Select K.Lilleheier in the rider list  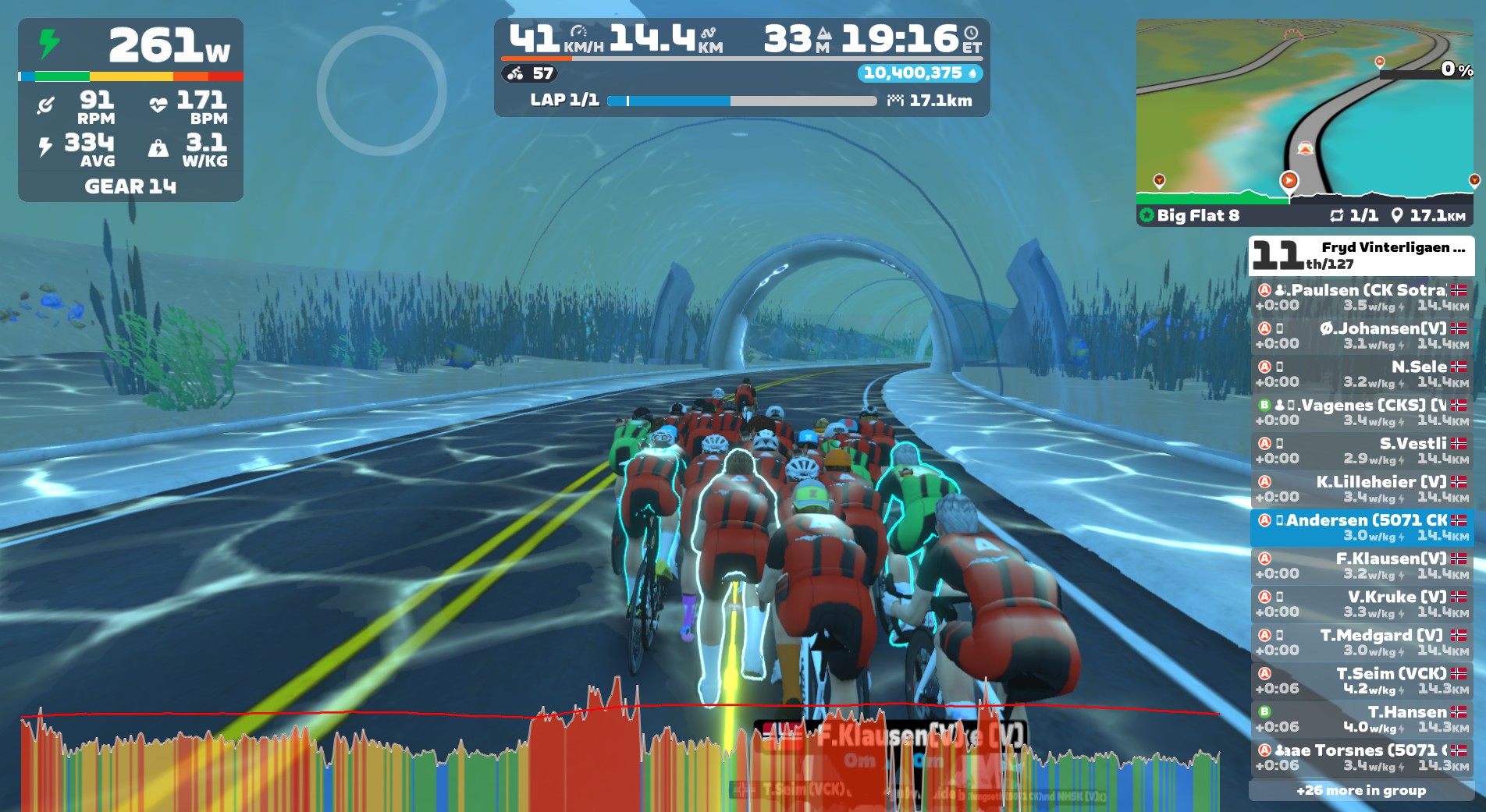[x=1361, y=489]
